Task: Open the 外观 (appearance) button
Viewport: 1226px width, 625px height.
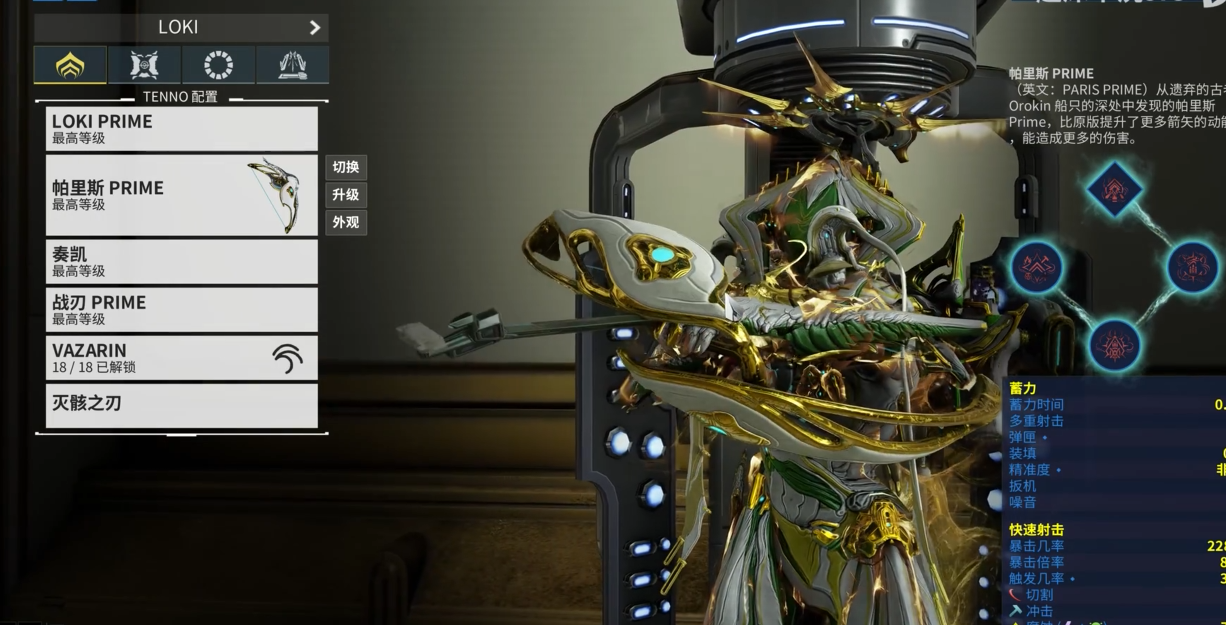Action: (346, 222)
